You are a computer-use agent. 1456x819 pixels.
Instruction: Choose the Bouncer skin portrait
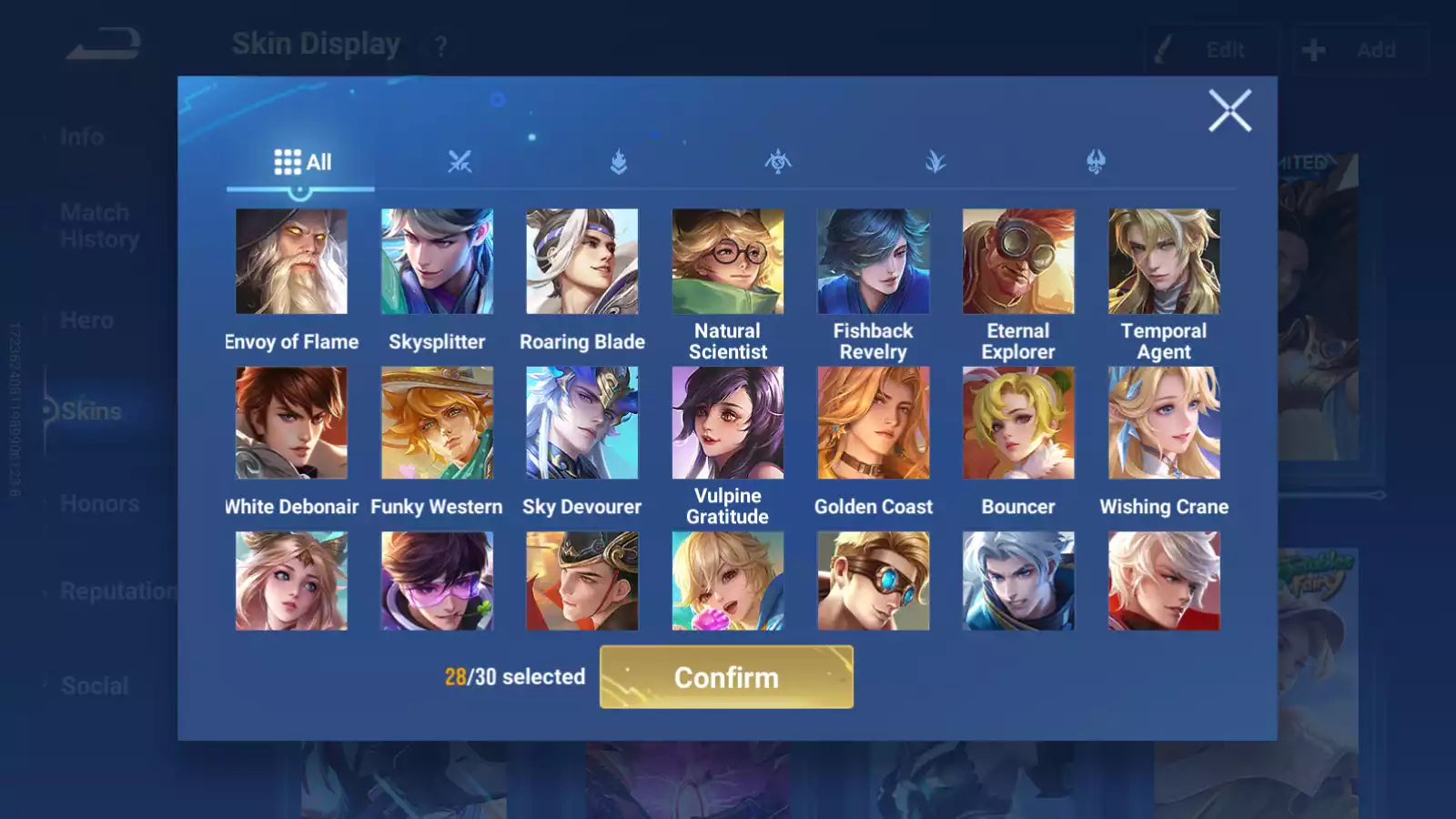[x=1018, y=423]
